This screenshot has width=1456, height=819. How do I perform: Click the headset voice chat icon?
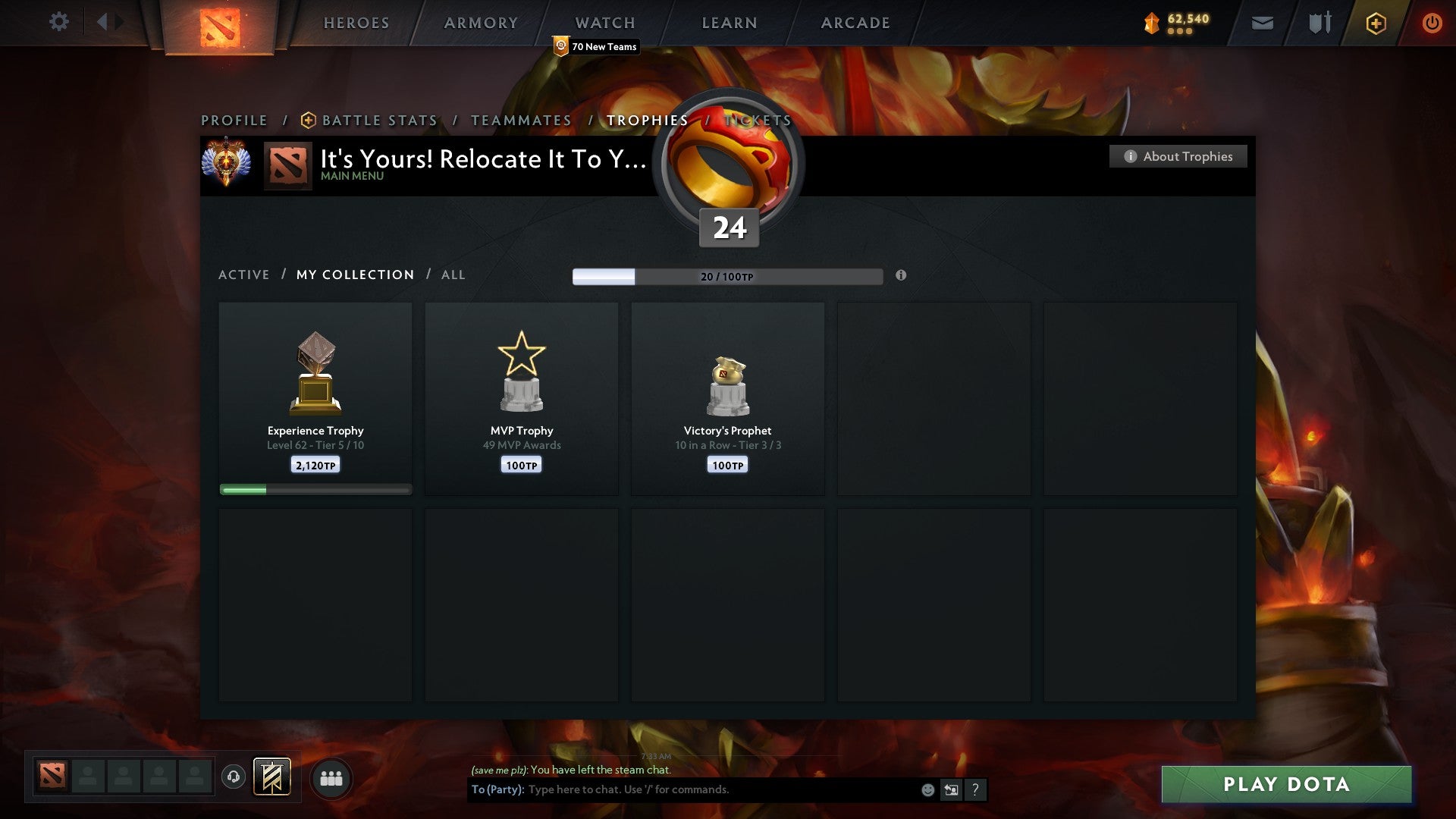coord(234,778)
